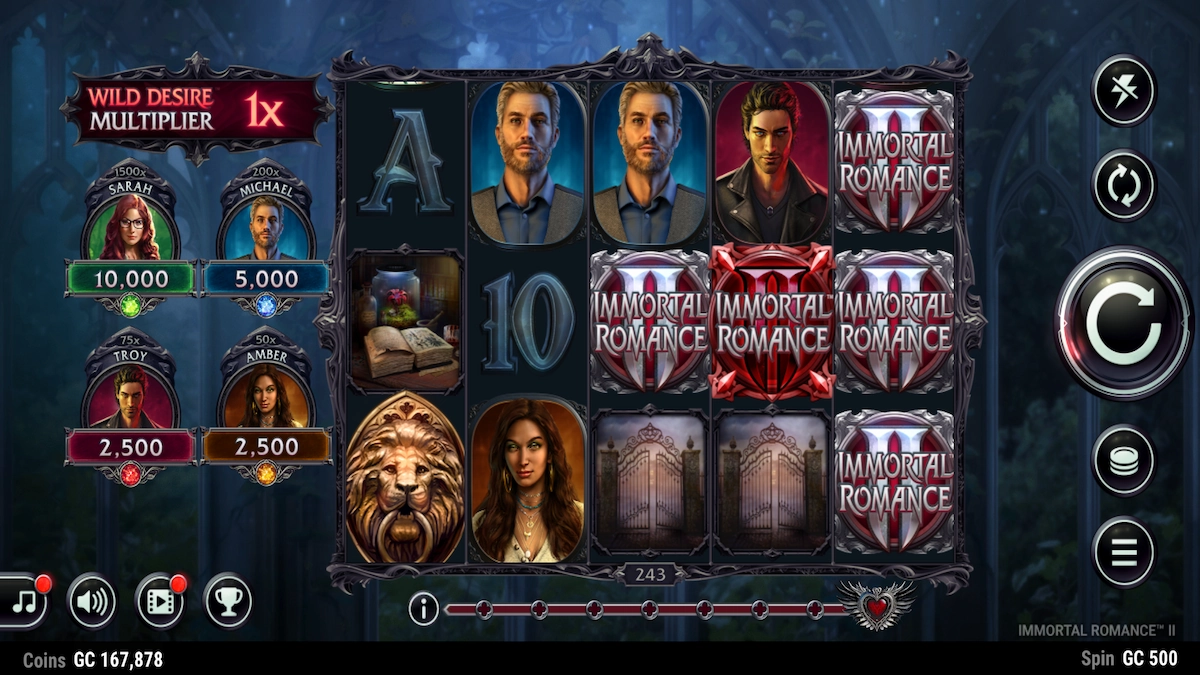Image resolution: width=1200 pixels, height=675 pixels.
Task: Open the trophy achievements button
Action: [228, 601]
